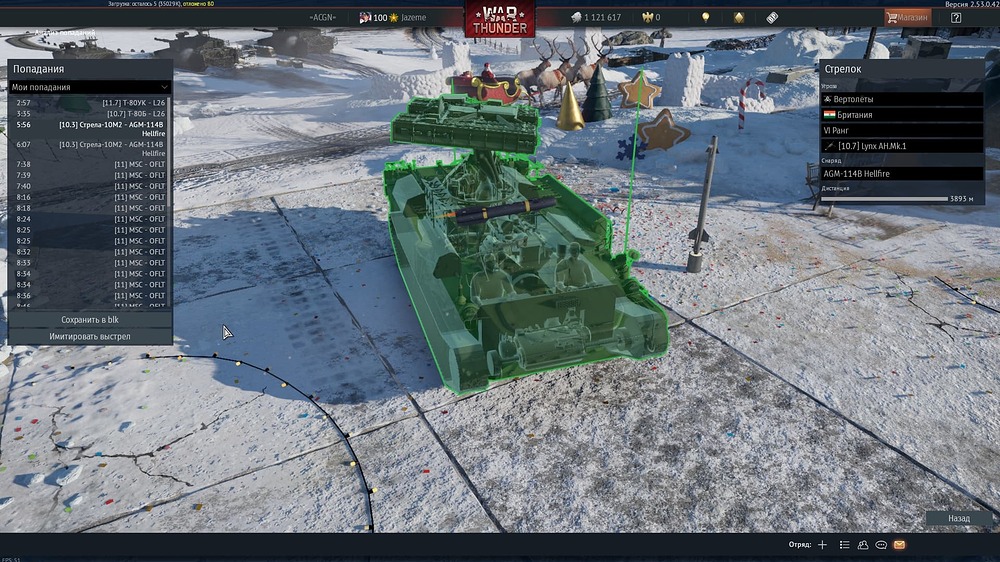Click the War Thunder logo
1000x562 pixels.
pos(499,19)
